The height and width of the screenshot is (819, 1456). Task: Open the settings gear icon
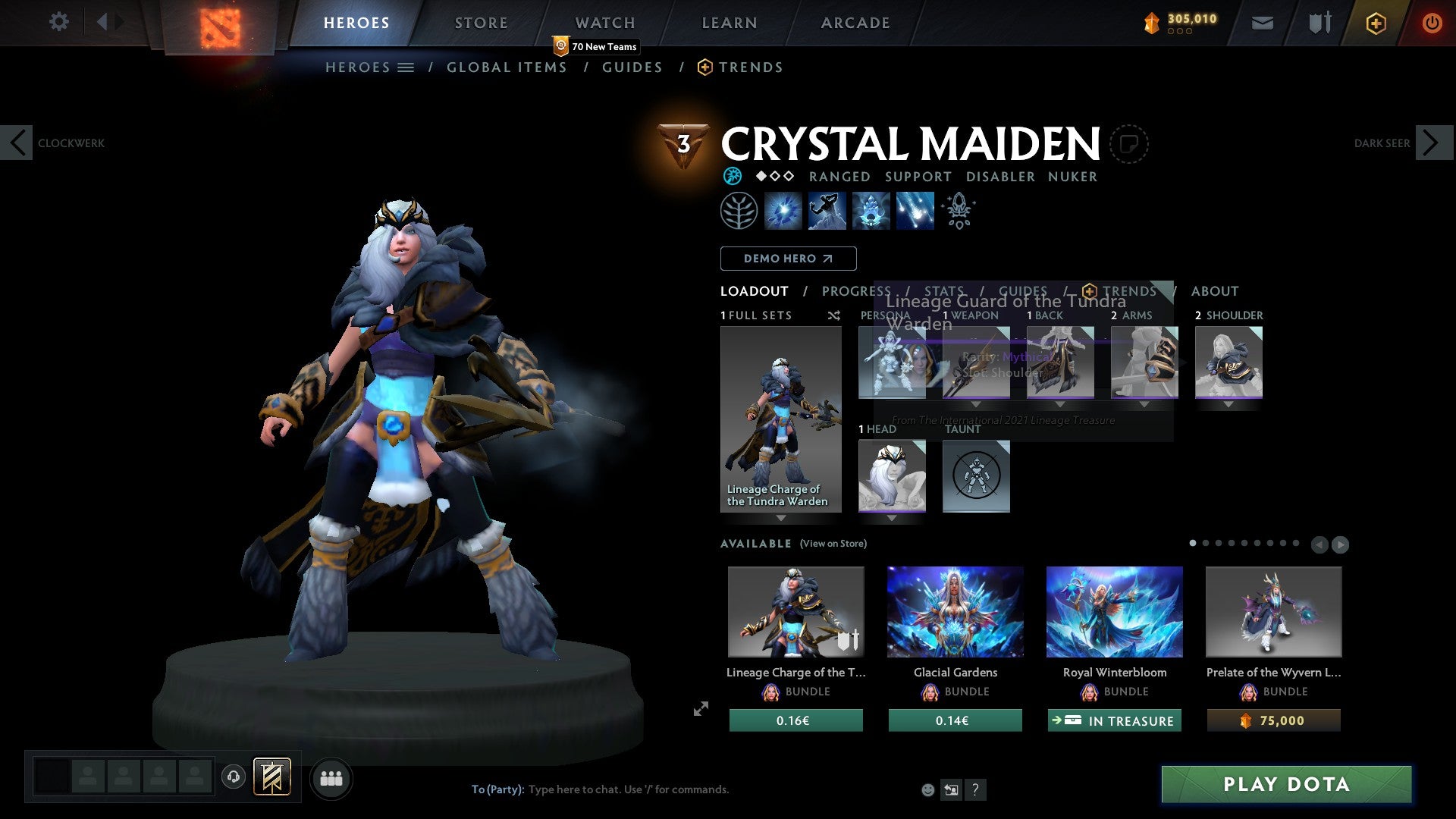click(x=58, y=22)
